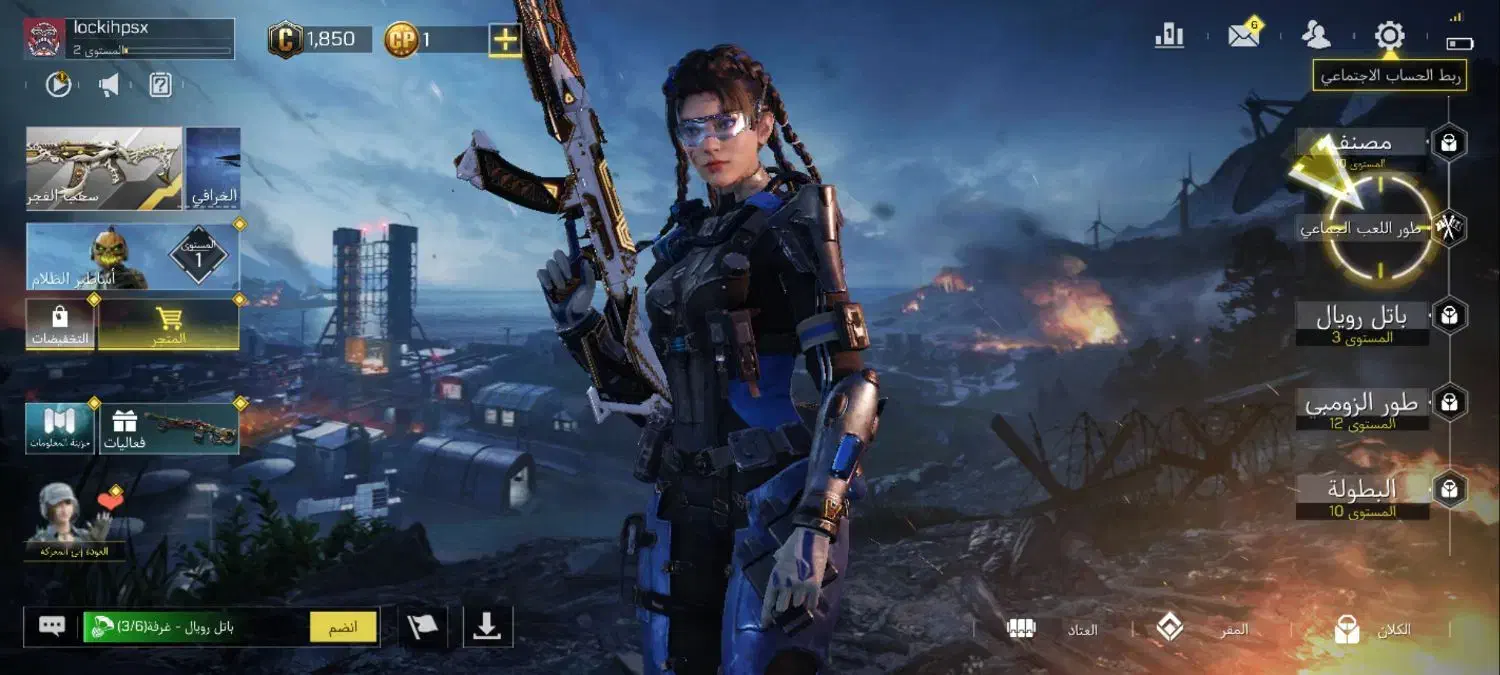Open the flag icon button
This screenshot has height=675, width=1500.
(x=423, y=627)
